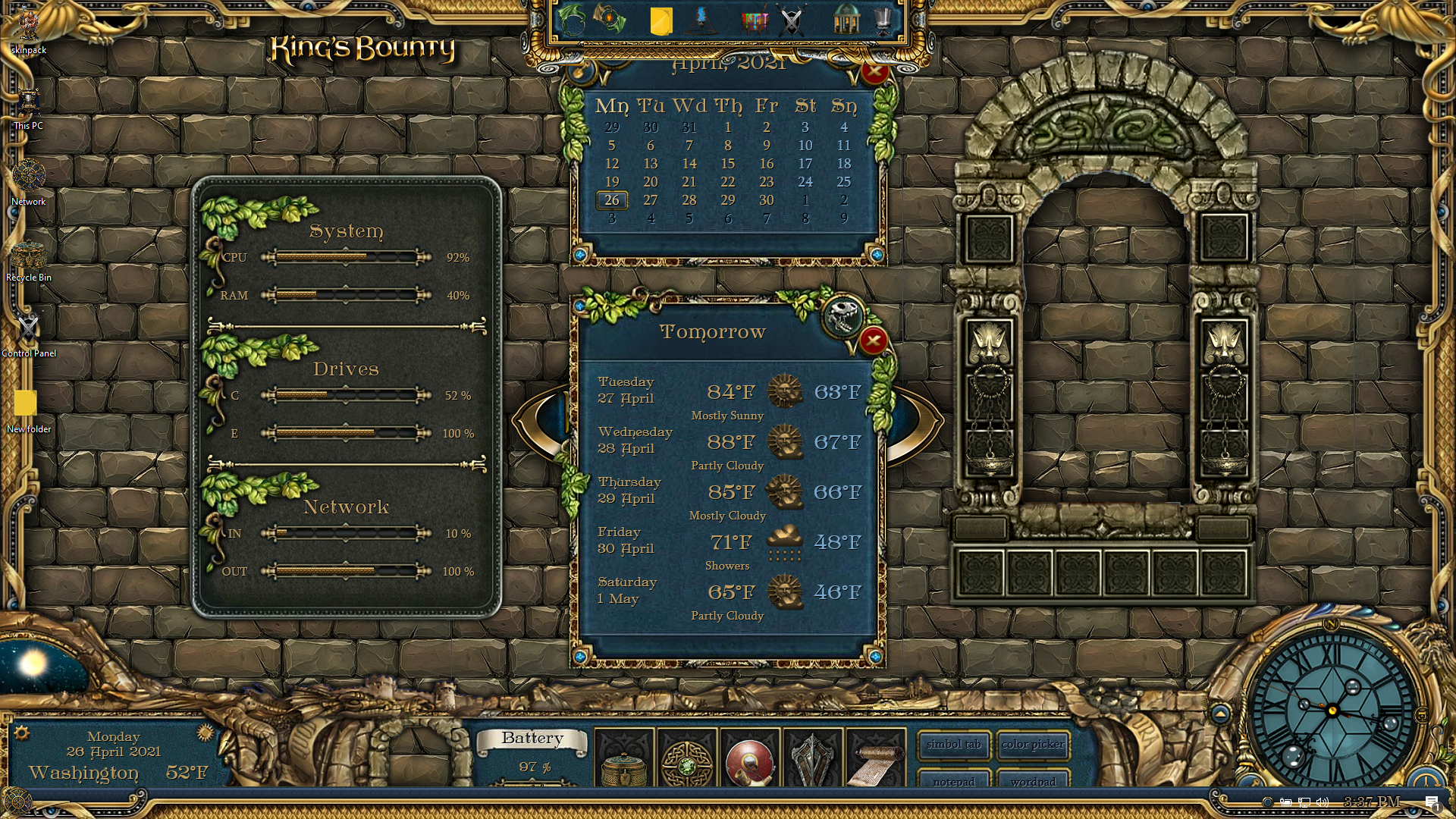1456x819 pixels.
Task: Open the Control Panel shortcut
Action: (29, 331)
